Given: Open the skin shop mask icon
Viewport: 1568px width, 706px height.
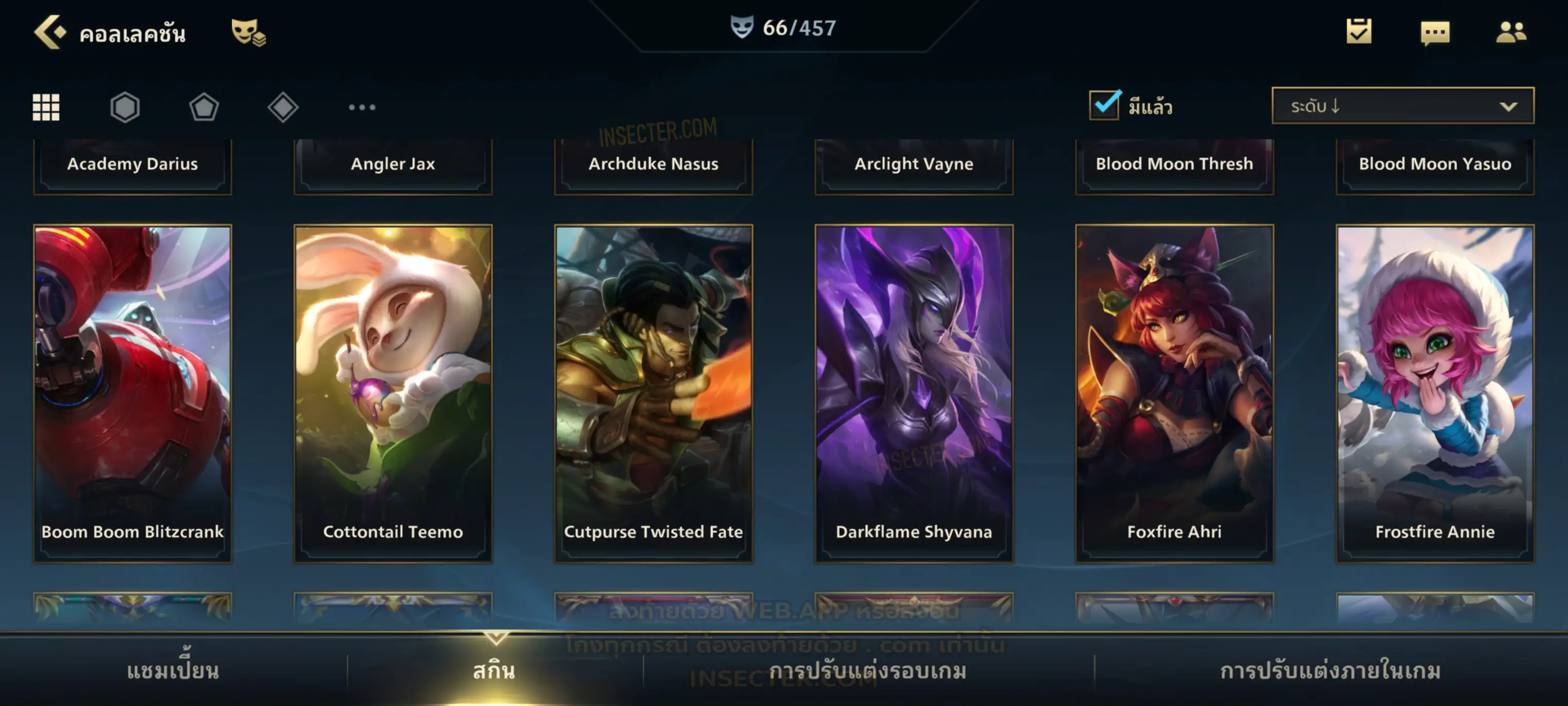Looking at the screenshot, I should 248,32.
